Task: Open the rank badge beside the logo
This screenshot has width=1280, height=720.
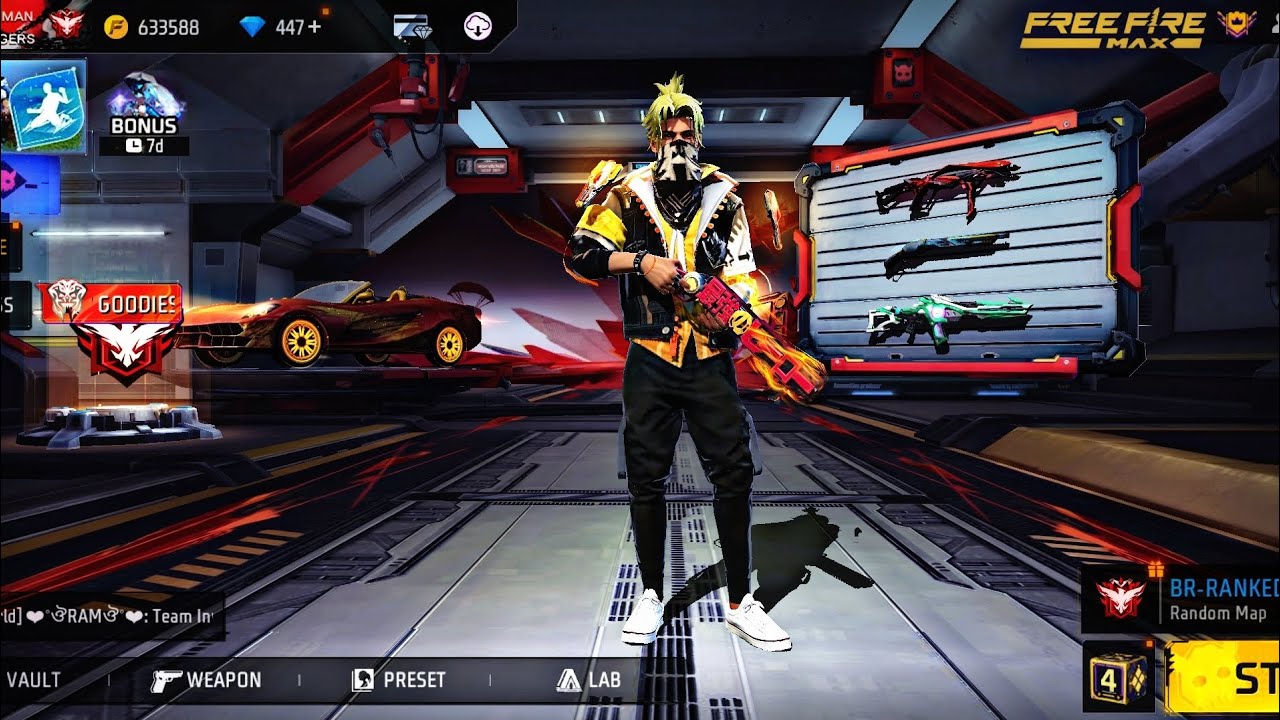Action: tap(1236, 25)
